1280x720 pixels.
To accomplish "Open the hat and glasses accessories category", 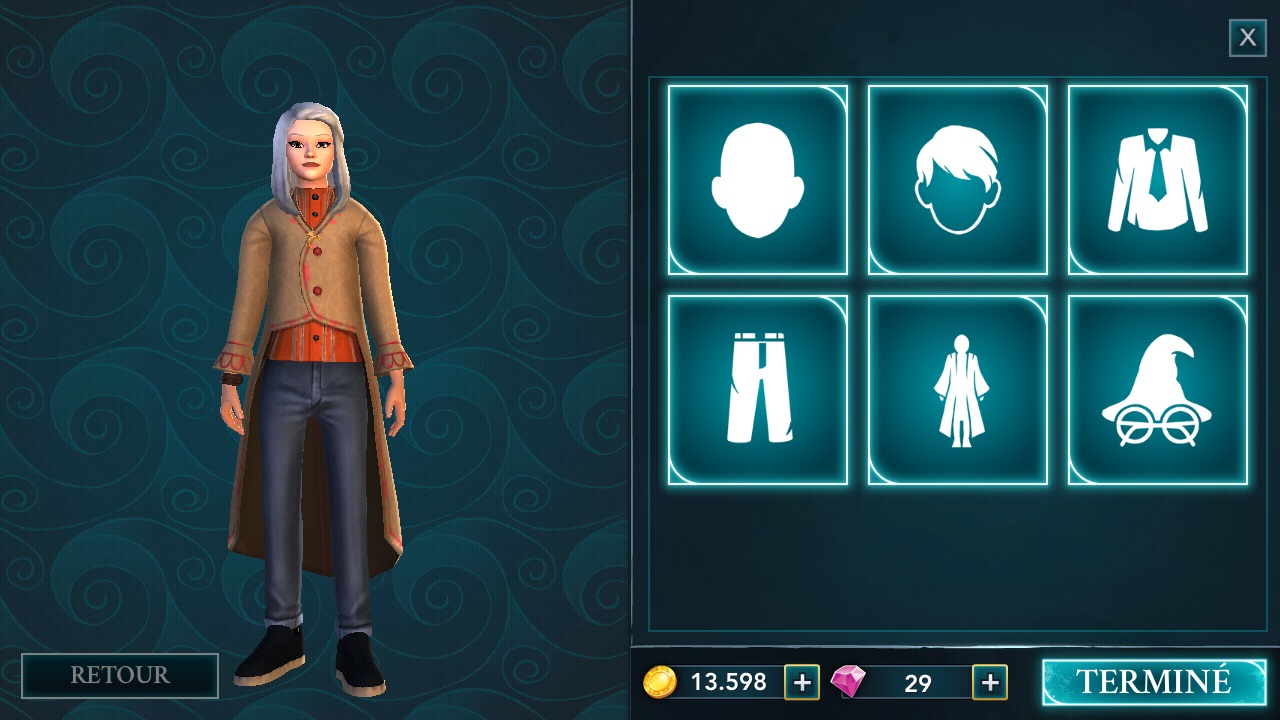I will pyautogui.click(x=1157, y=390).
